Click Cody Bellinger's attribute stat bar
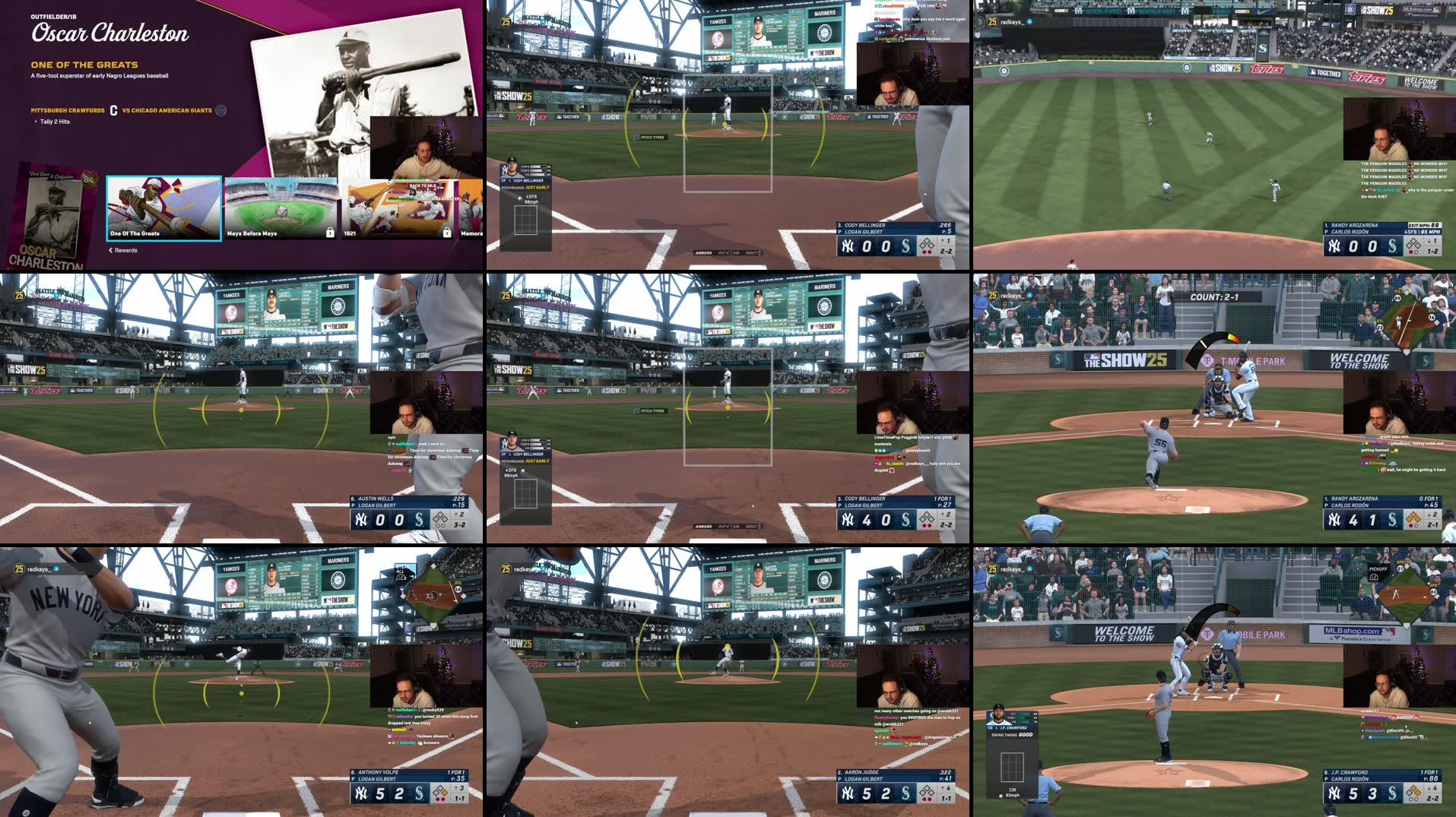Screen dimensions: 1456x817 click(535, 169)
